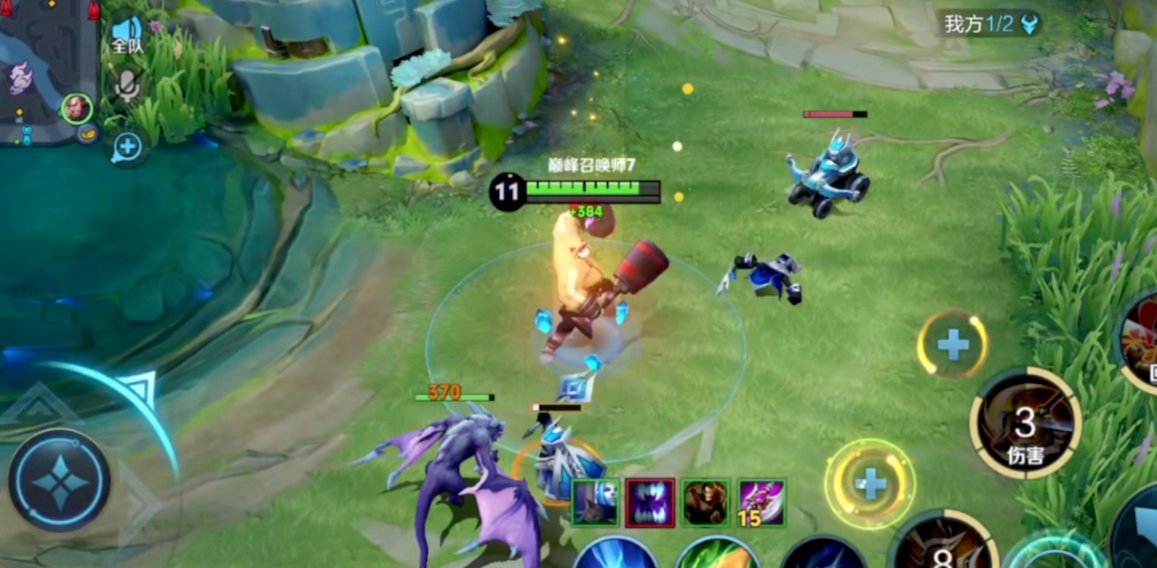Unmute the crossed-out microphone
Screen dimensions: 1157x568
pyautogui.click(x=126, y=85)
